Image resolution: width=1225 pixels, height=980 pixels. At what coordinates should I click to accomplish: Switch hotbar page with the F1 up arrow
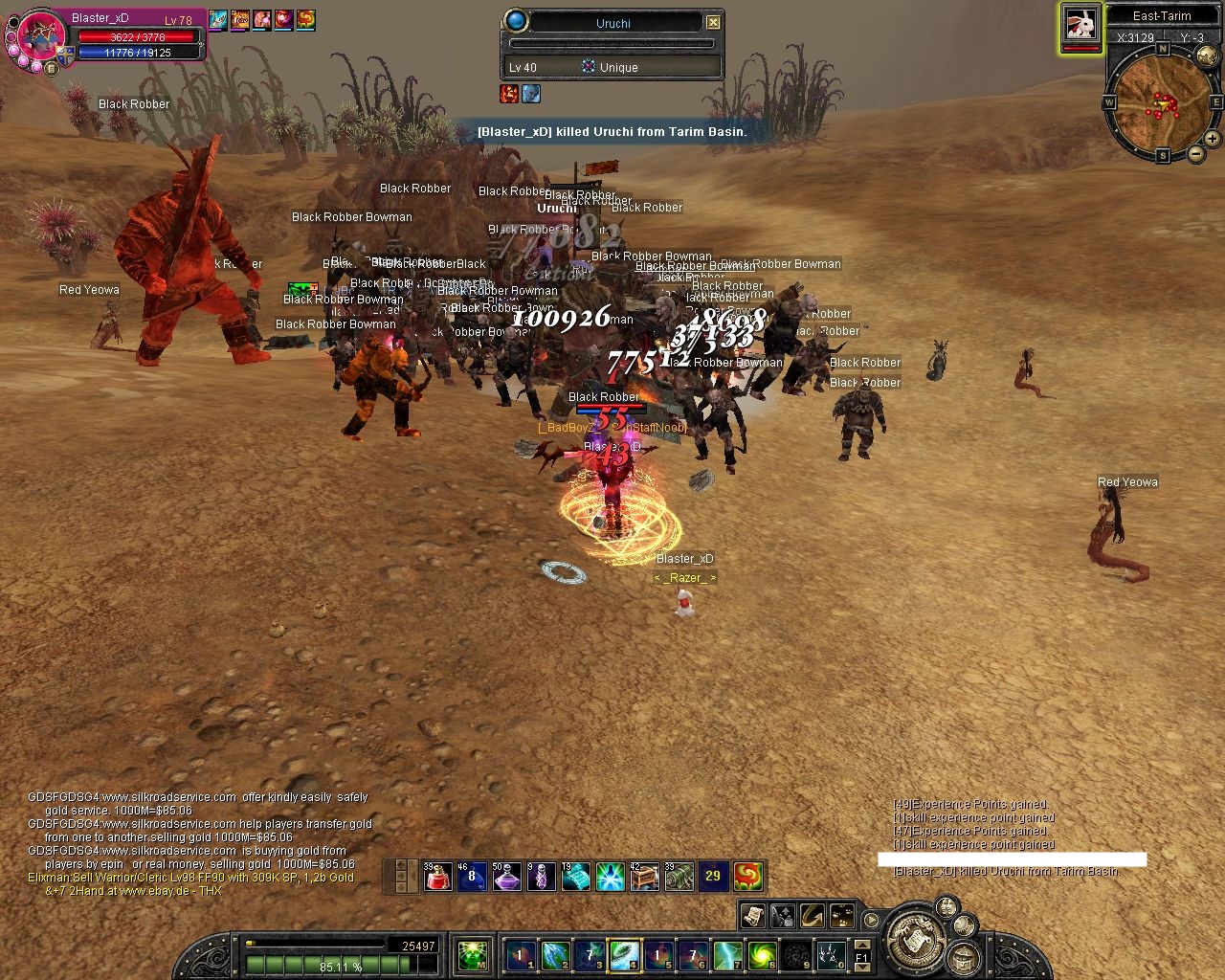click(861, 946)
